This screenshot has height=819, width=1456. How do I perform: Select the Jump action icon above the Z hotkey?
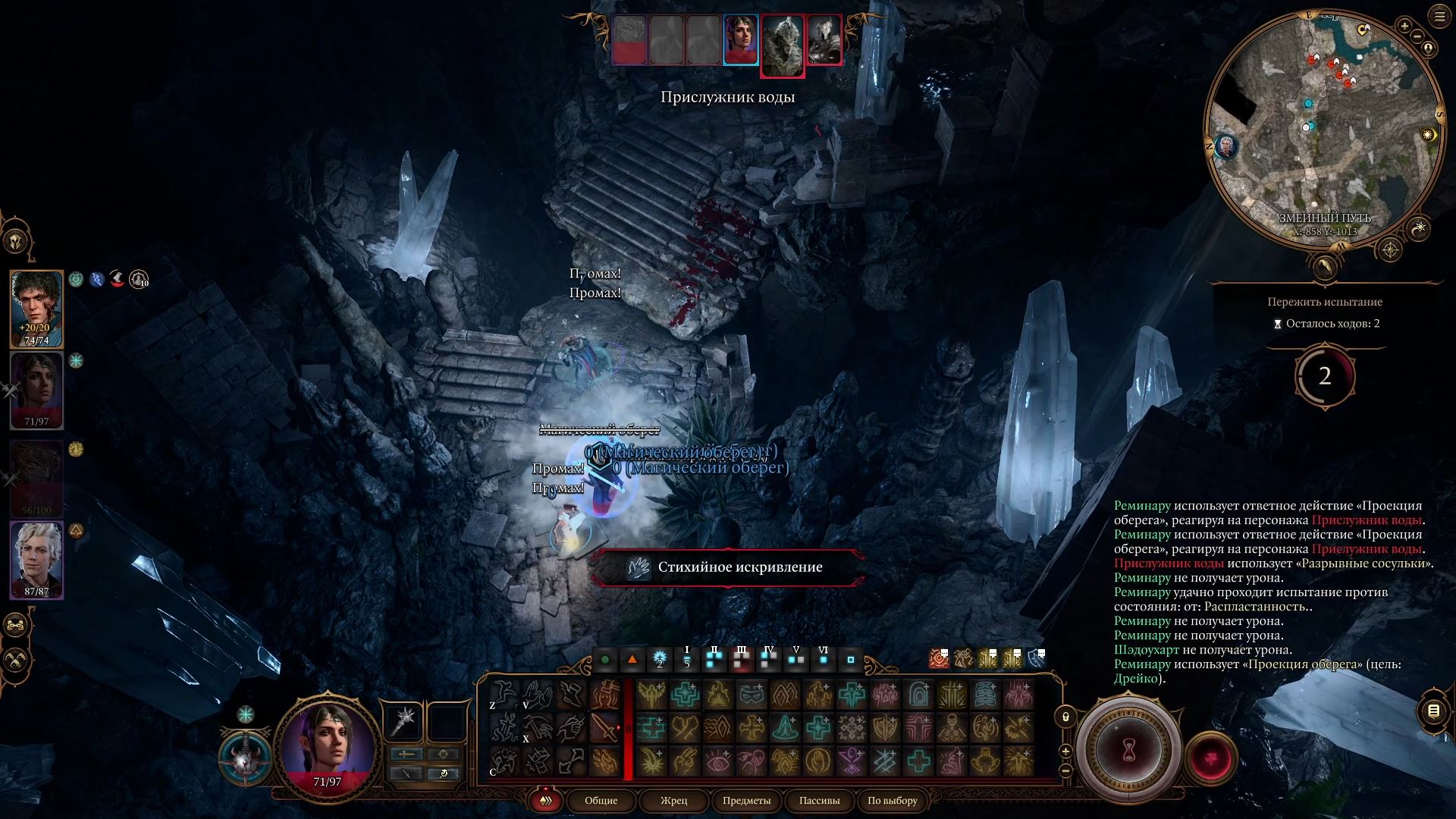pyautogui.click(x=503, y=694)
